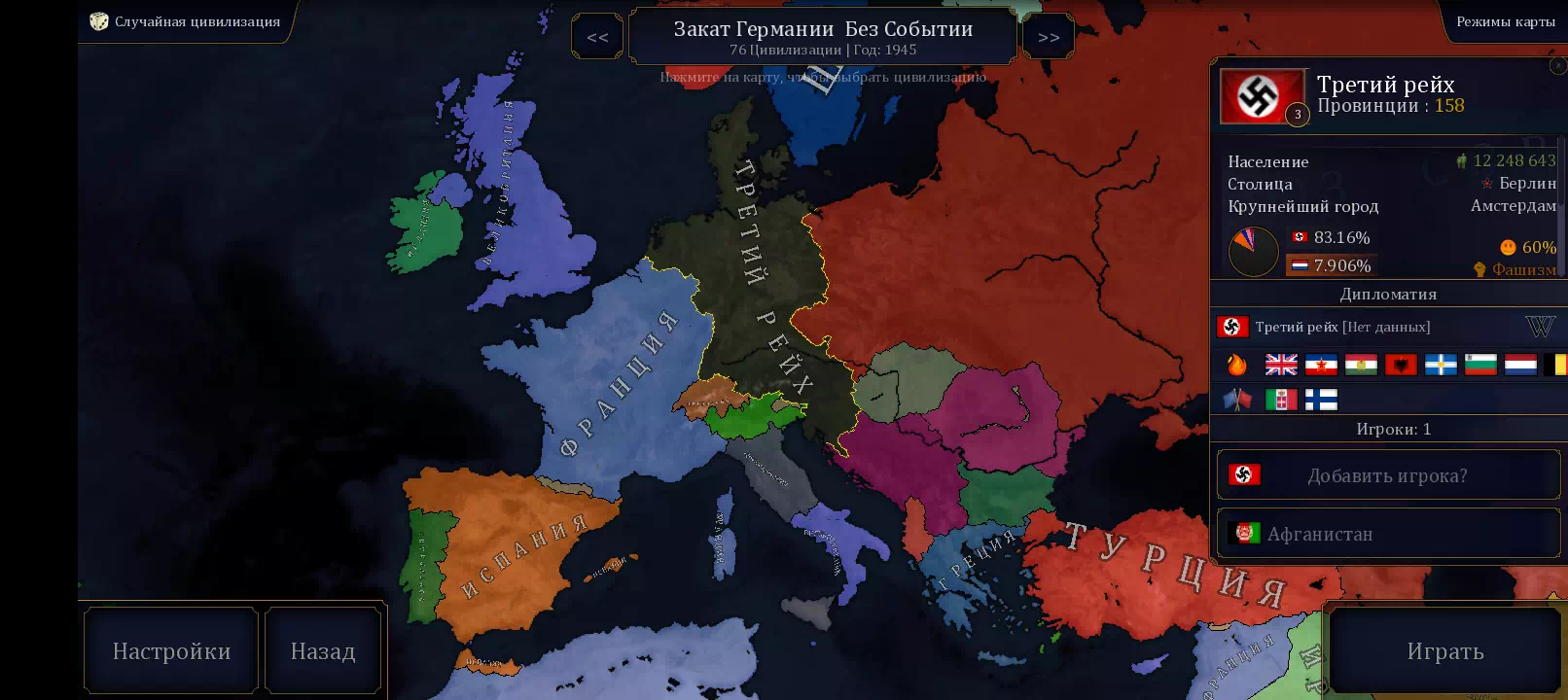Click the Netherlands flag in the diplomacy row
Image resolution: width=1568 pixels, height=700 pixels.
tap(1520, 365)
